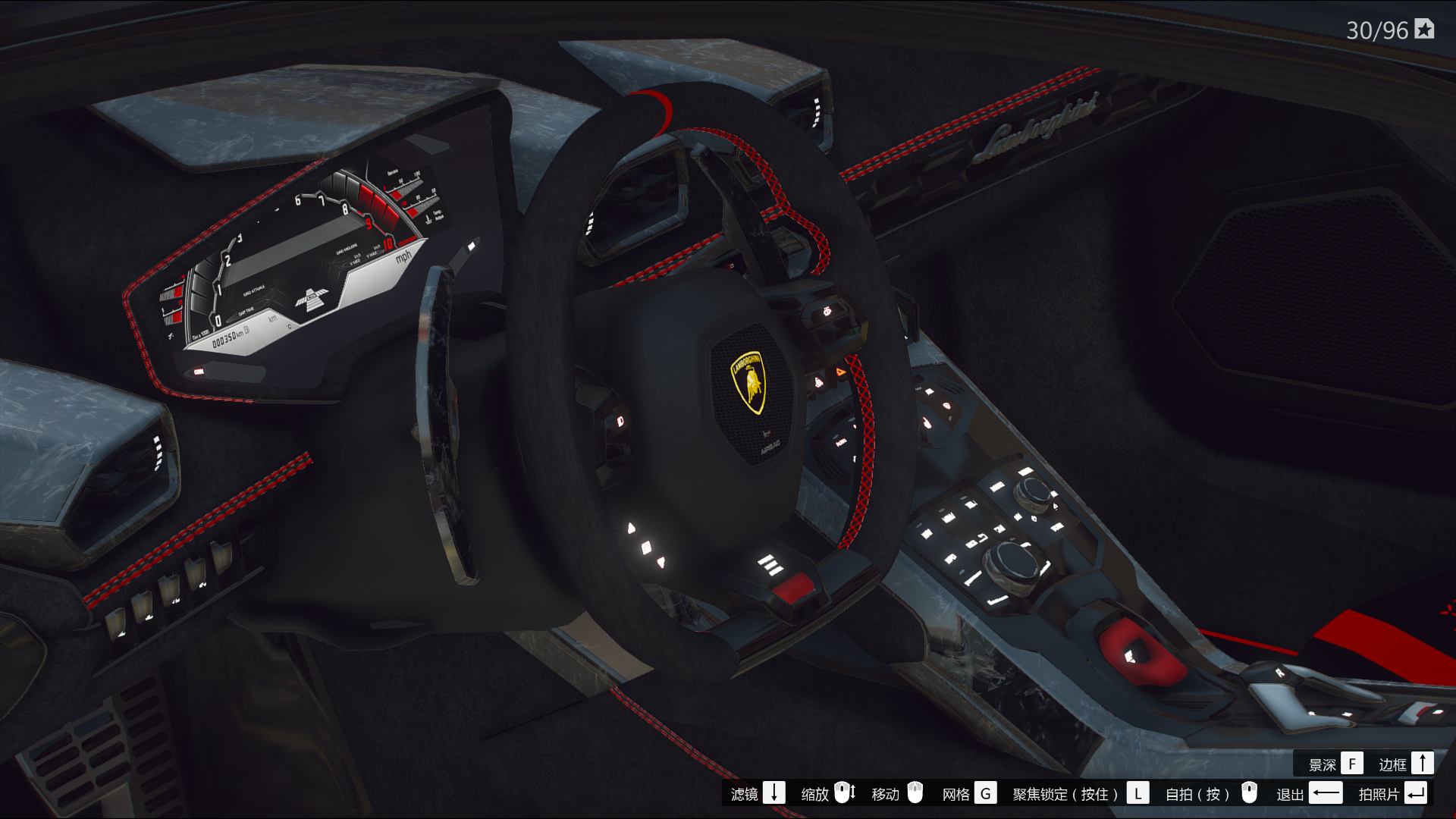The image size is (1456, 819).
Task: Toggle 聚焦锁定 with the L key icon
Action: [1139, 793]
